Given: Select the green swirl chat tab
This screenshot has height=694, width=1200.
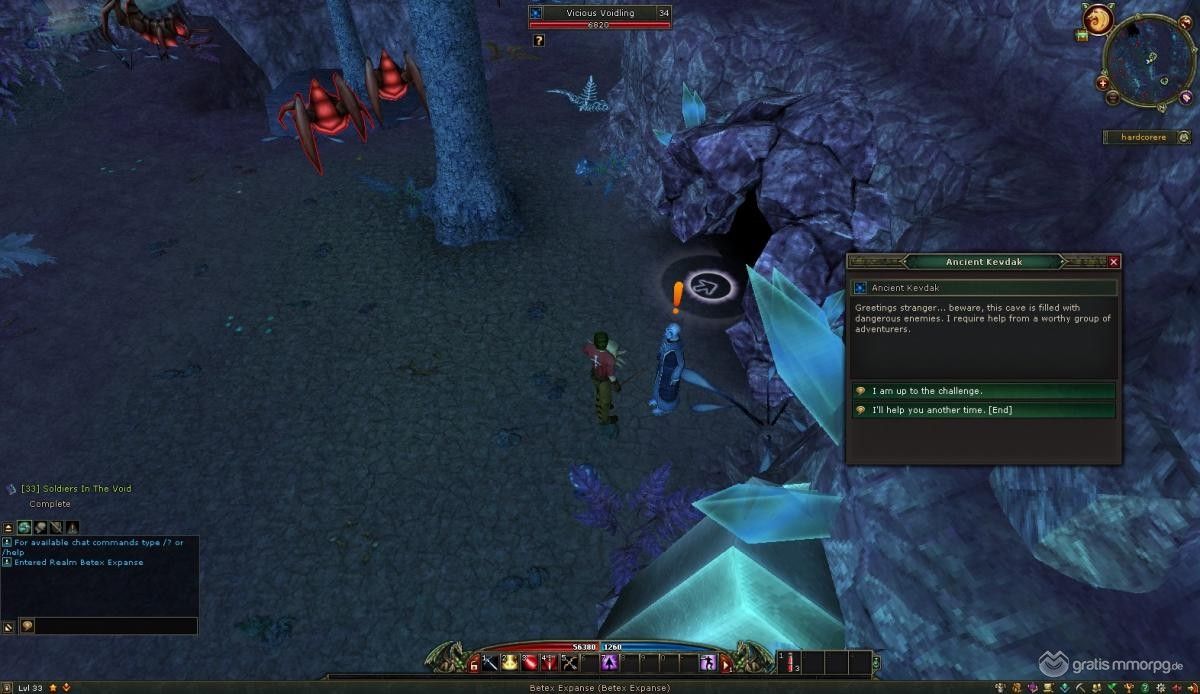Looking at the screenshot, I should [x=24, y=527].
